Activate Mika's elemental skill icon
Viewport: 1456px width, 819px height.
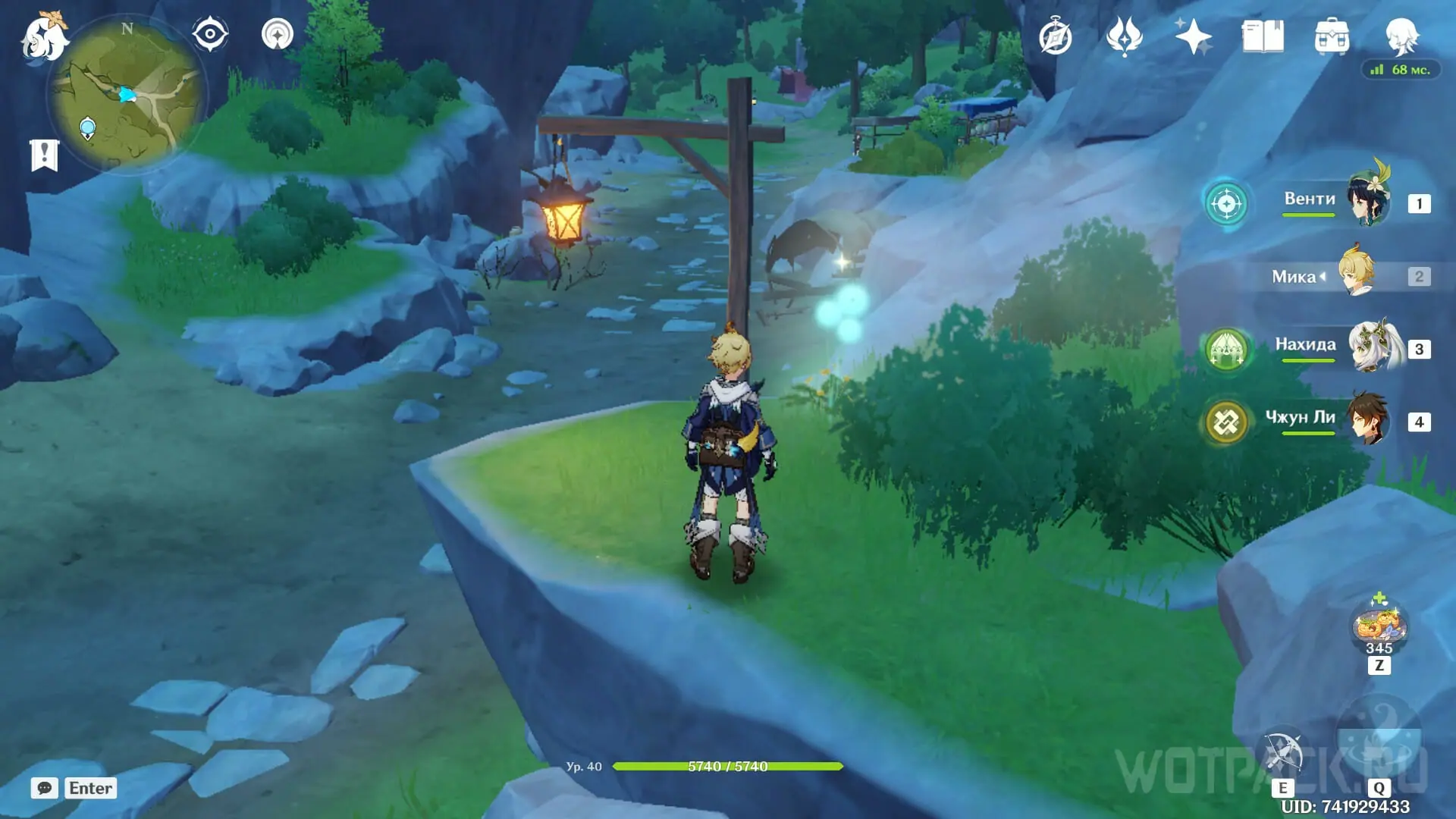pos(1283,753)
